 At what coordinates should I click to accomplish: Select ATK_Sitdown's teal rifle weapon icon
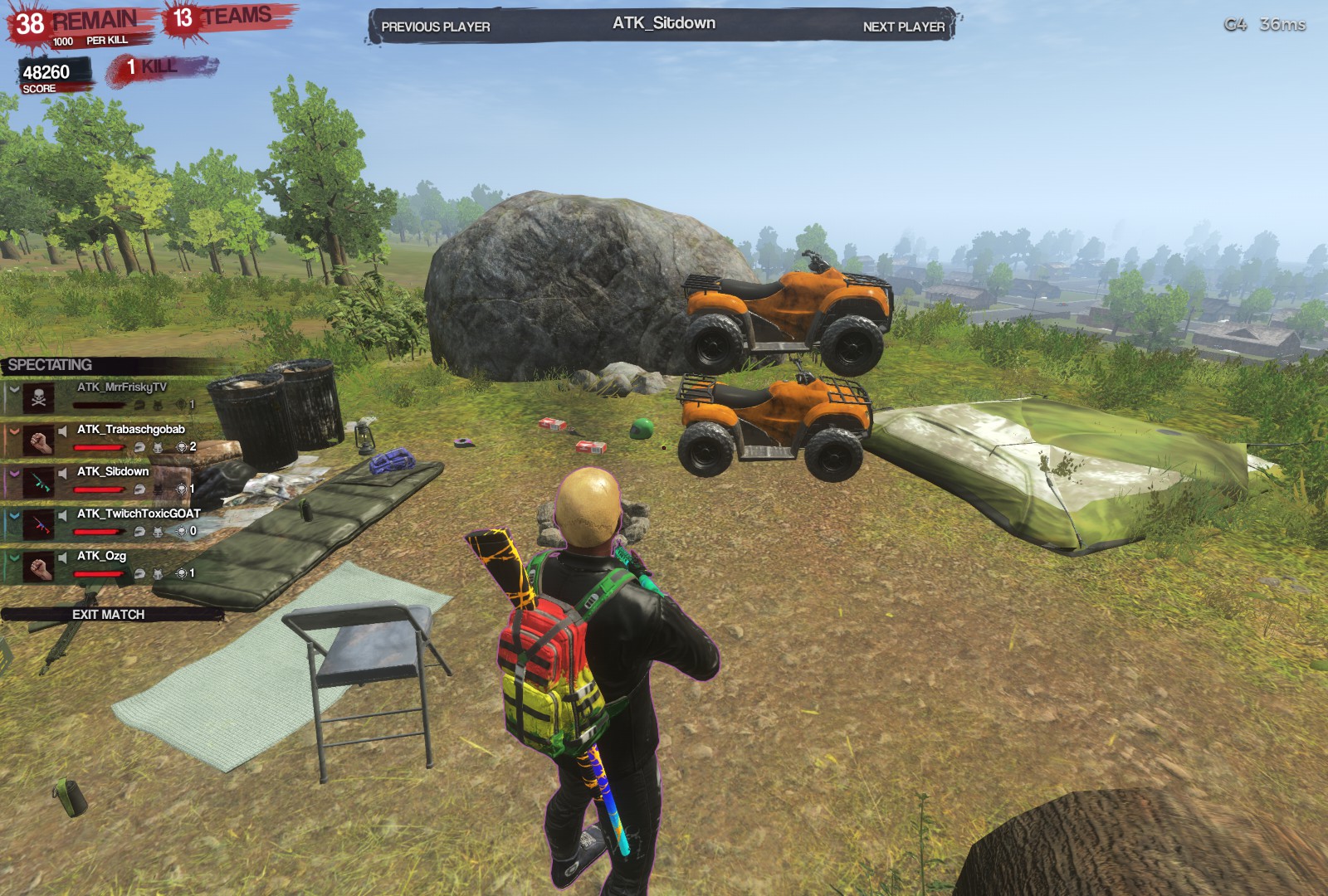39,484
